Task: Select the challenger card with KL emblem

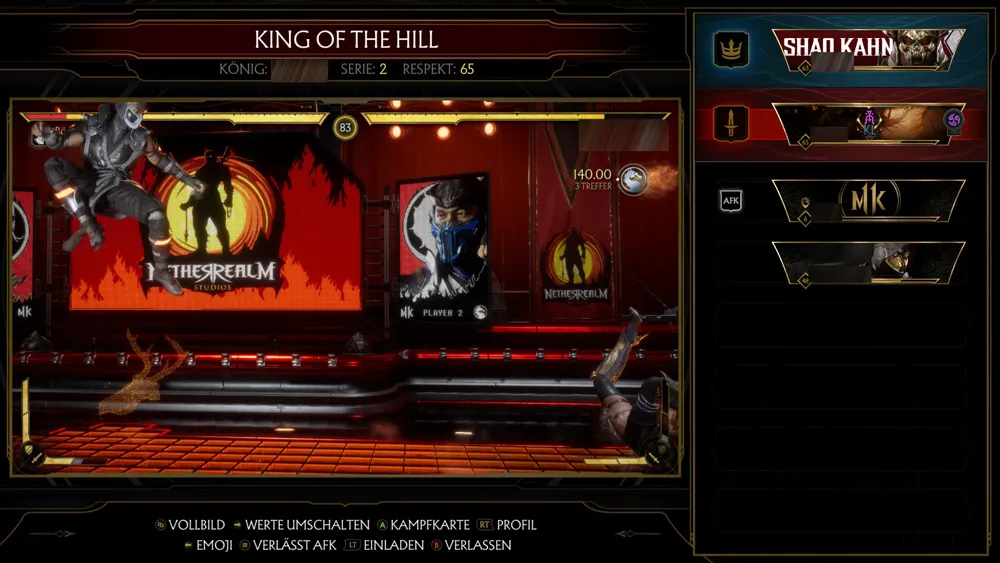Action: [867, 124]
